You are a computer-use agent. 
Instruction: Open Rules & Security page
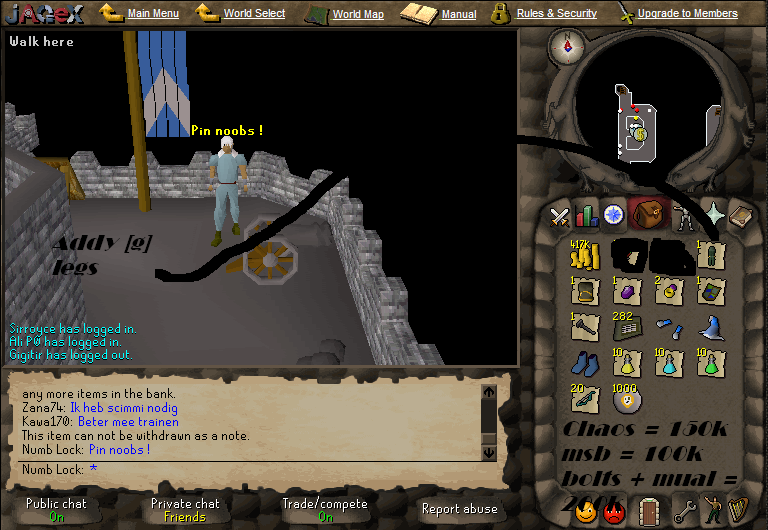(556, 14)
